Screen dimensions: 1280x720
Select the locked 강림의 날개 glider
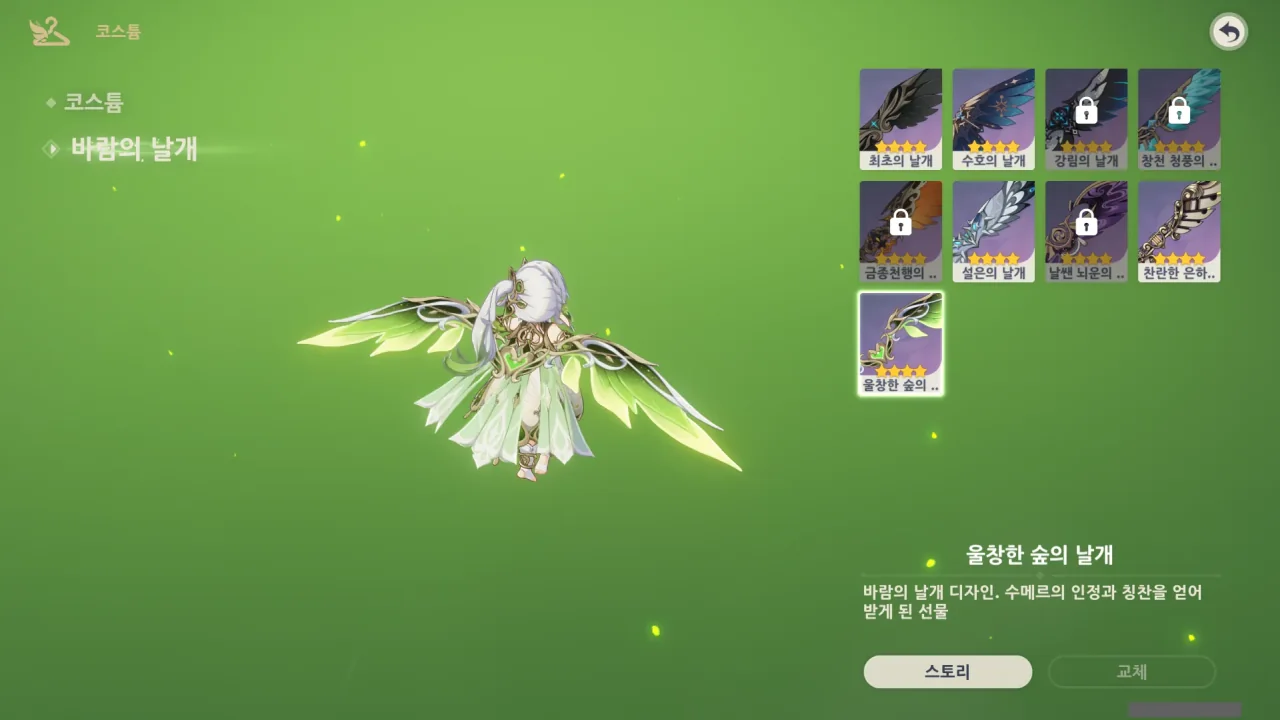1086,119
